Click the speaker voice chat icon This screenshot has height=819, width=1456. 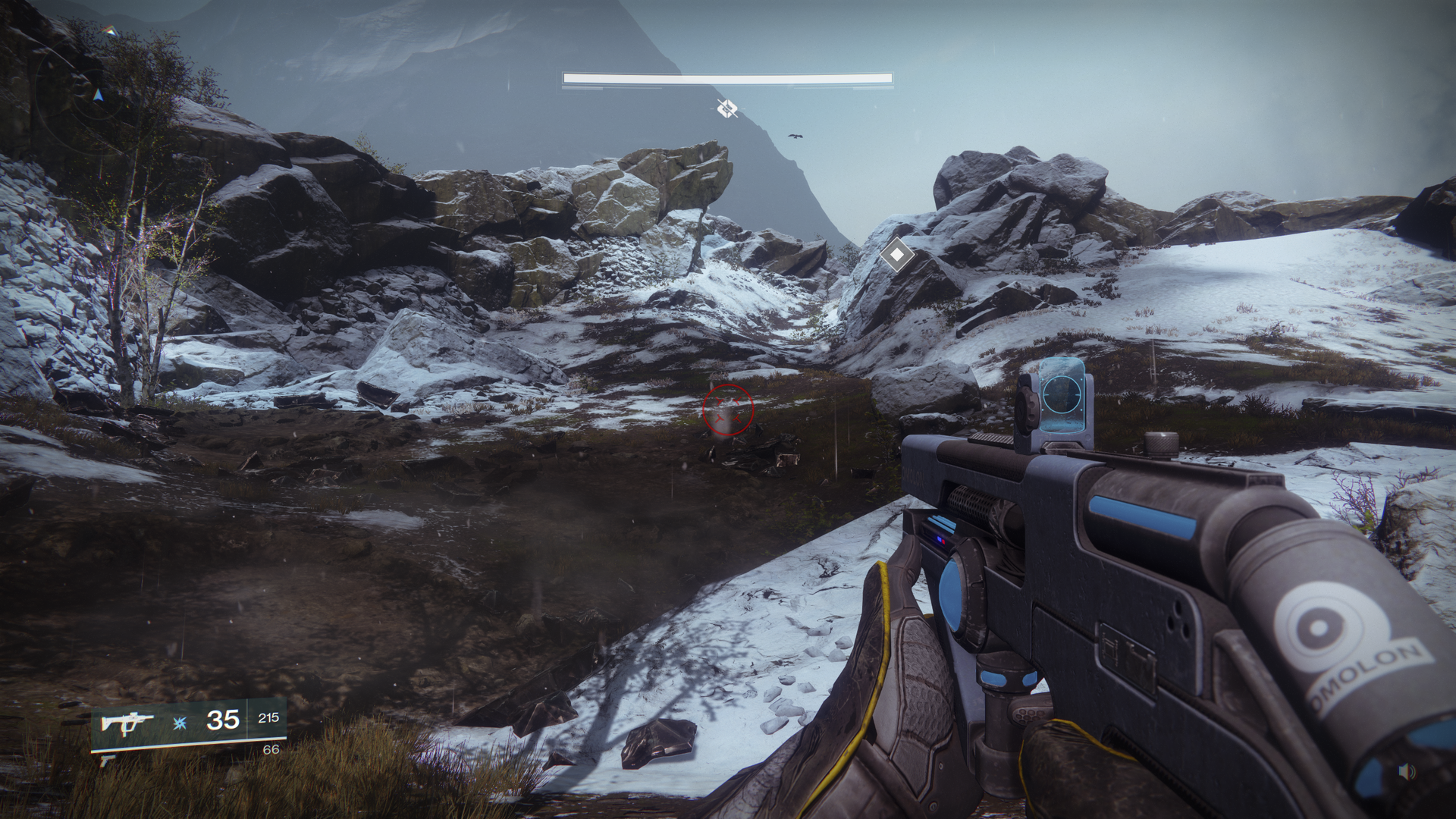pyautogui.click(x=1407, y=772)
